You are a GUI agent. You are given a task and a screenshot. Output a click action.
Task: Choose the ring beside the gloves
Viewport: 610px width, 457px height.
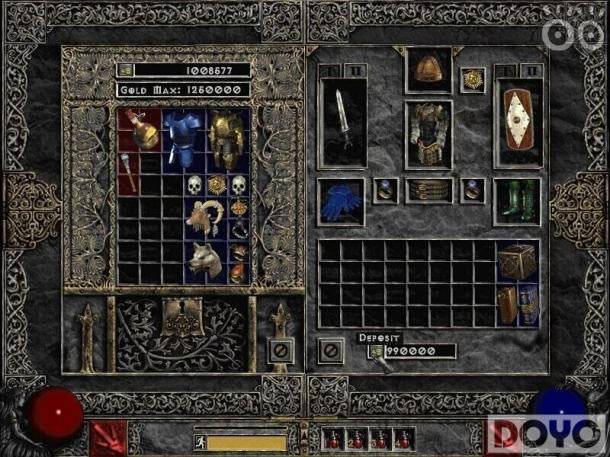(383, 189)
